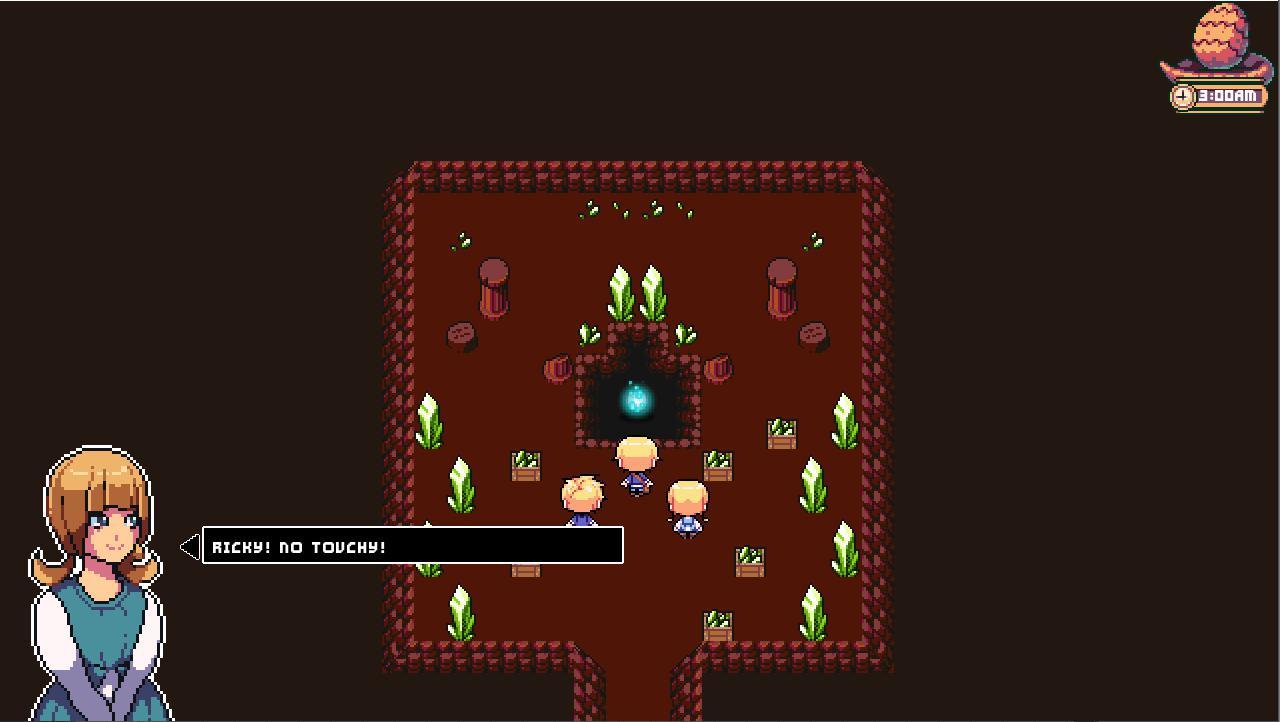Click the fallen log below the left stump
The image size is (1280, 722).
pyautogui.click(x=463, y=333)
